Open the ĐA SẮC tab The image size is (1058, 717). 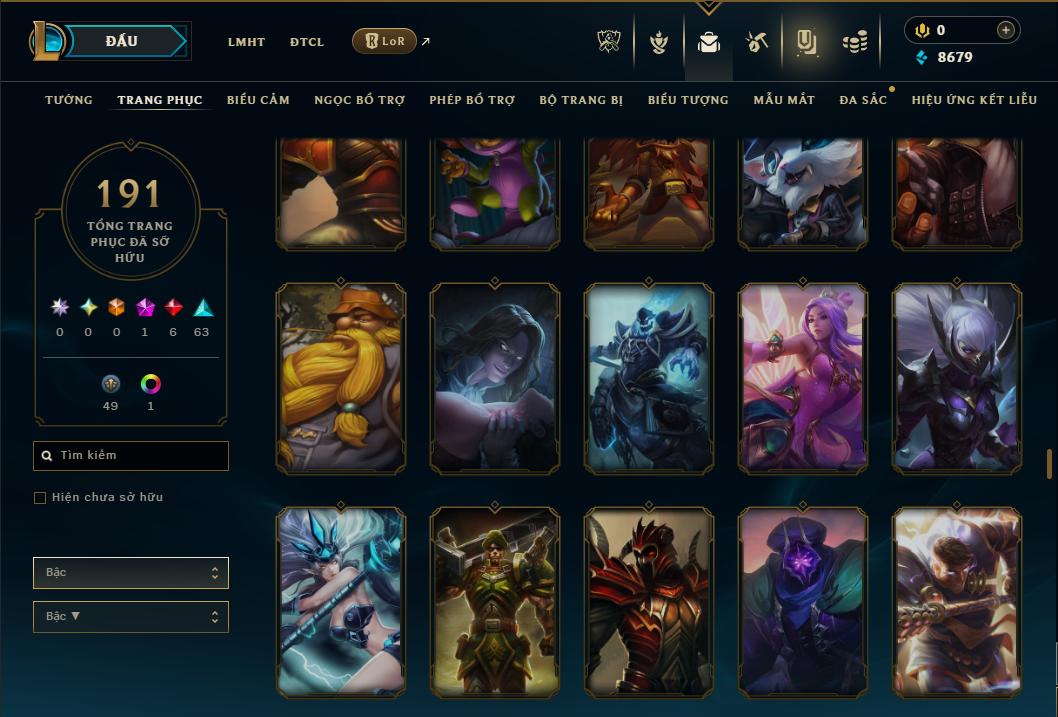[x=863, y=100]
